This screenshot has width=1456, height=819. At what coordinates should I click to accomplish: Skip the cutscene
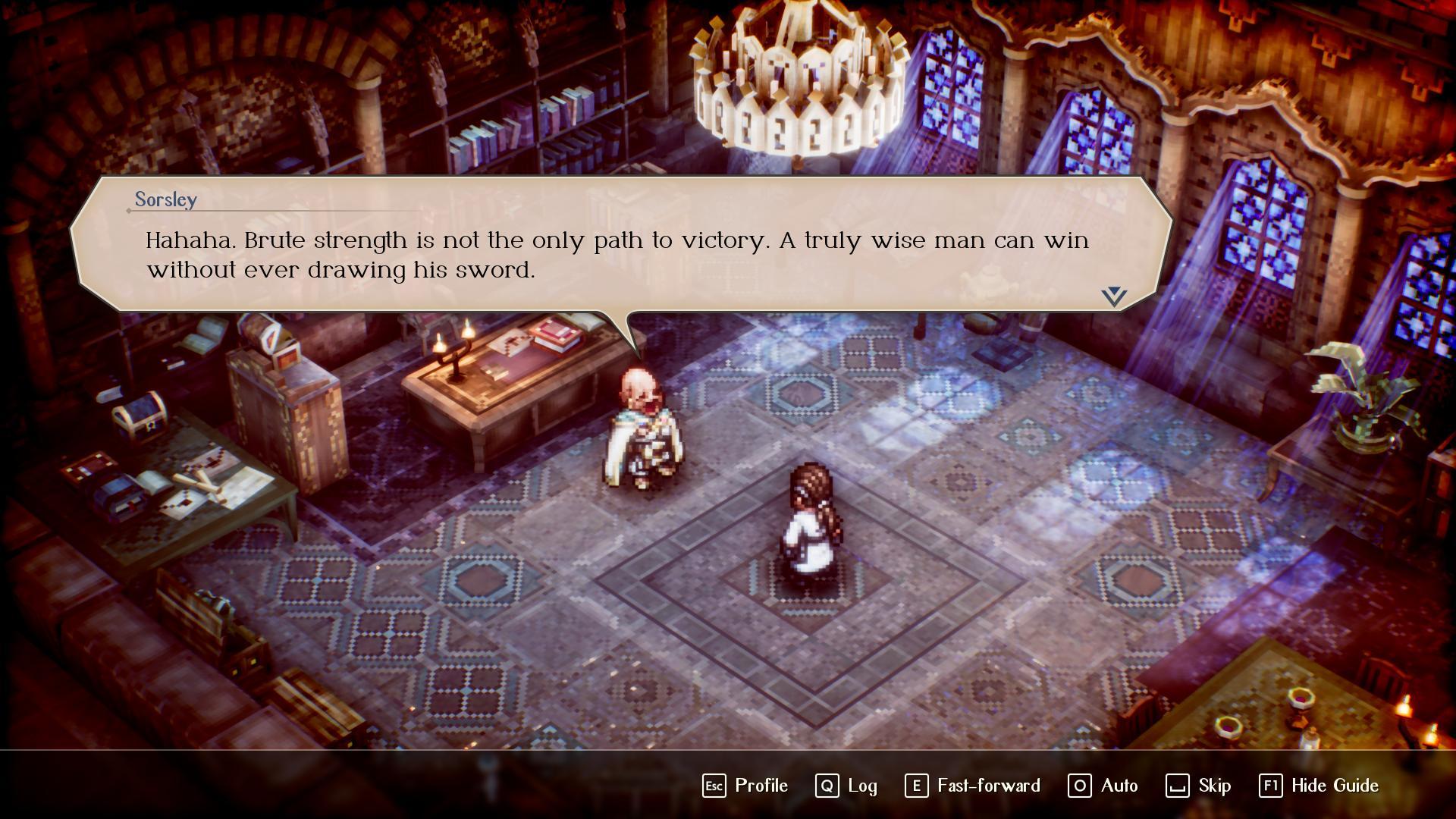pyautogui.click(x=1199, y=786)
